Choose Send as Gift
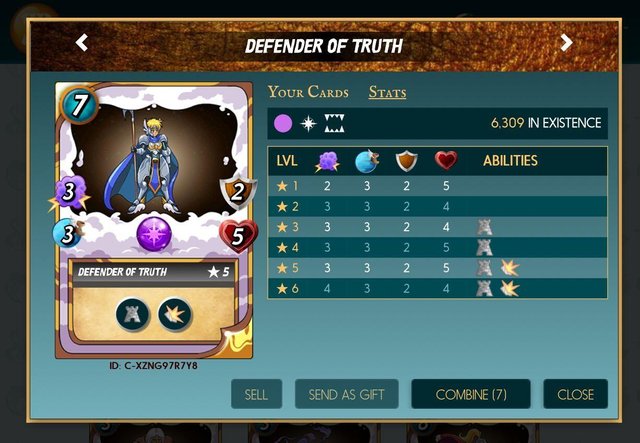 tap(346, 394)
